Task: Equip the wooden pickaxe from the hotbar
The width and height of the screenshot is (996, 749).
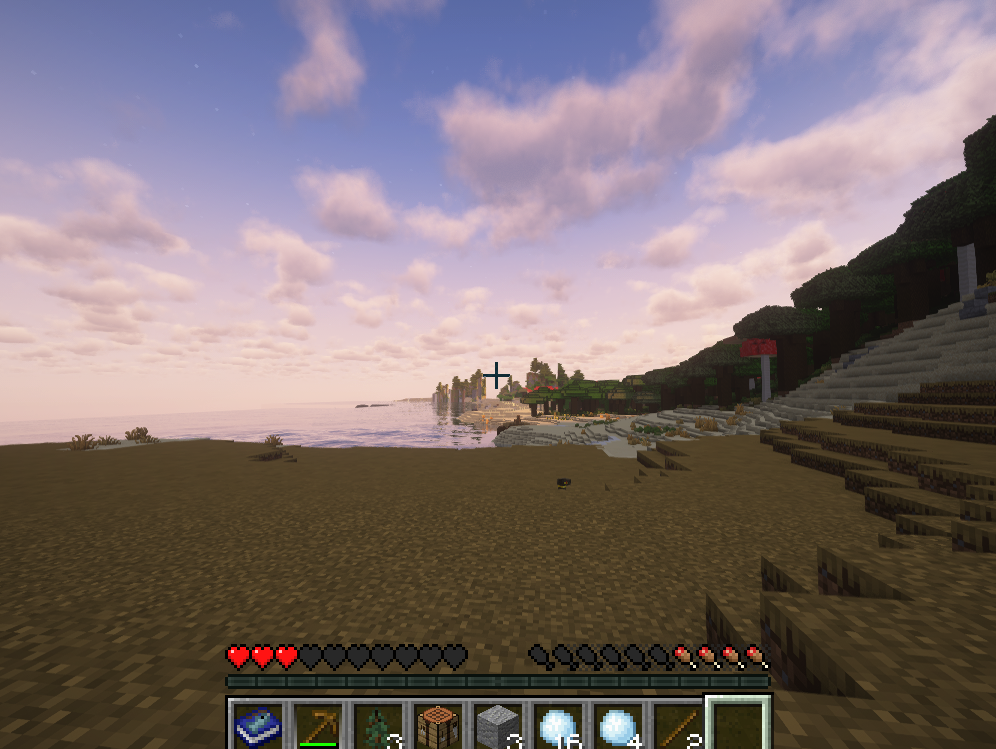Action: 317,726
